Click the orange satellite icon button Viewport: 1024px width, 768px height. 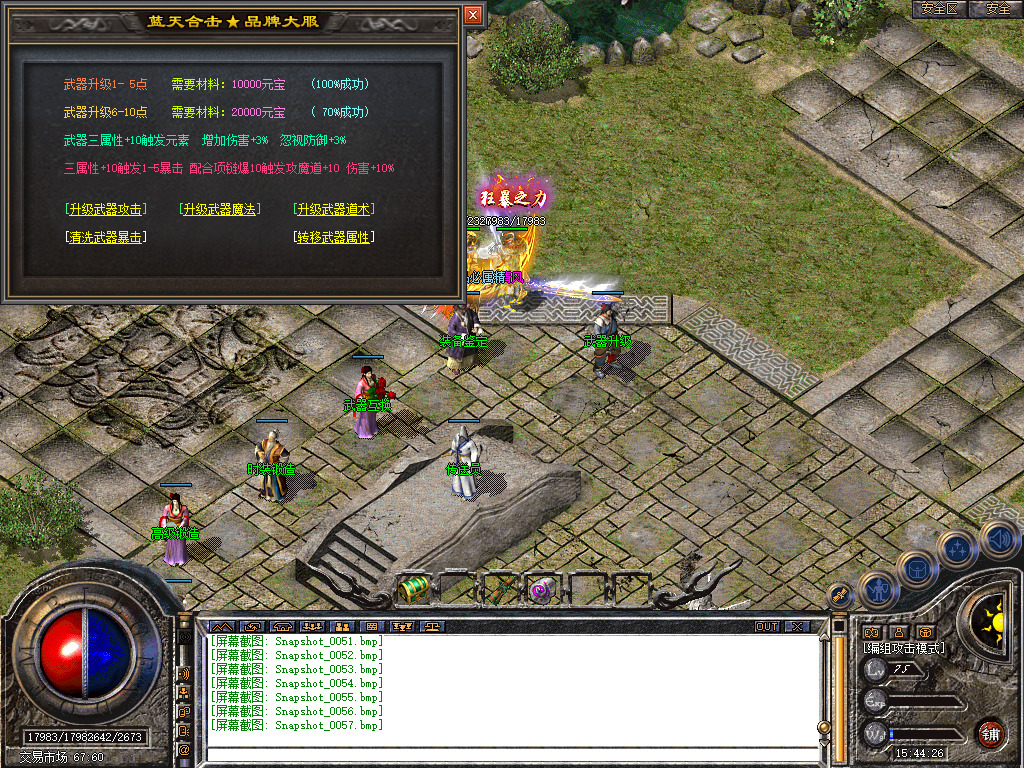[841, 594]
